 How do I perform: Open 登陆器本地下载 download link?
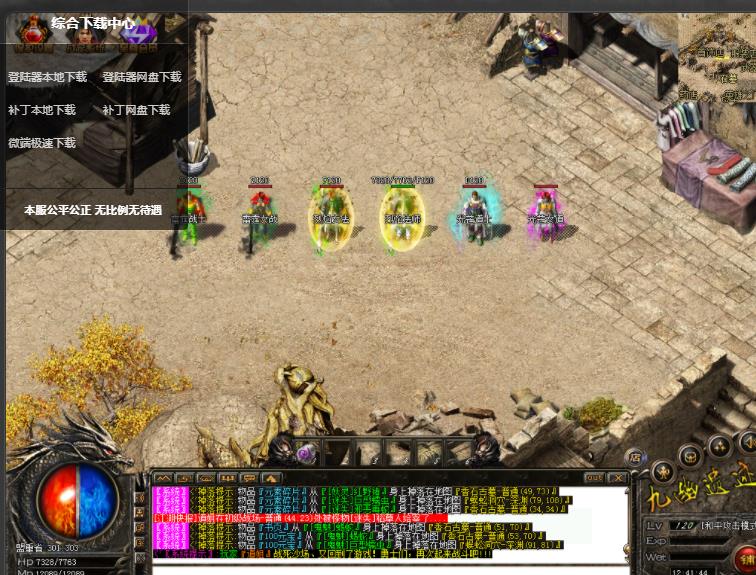pyautogui.click(x=47, y=77)
